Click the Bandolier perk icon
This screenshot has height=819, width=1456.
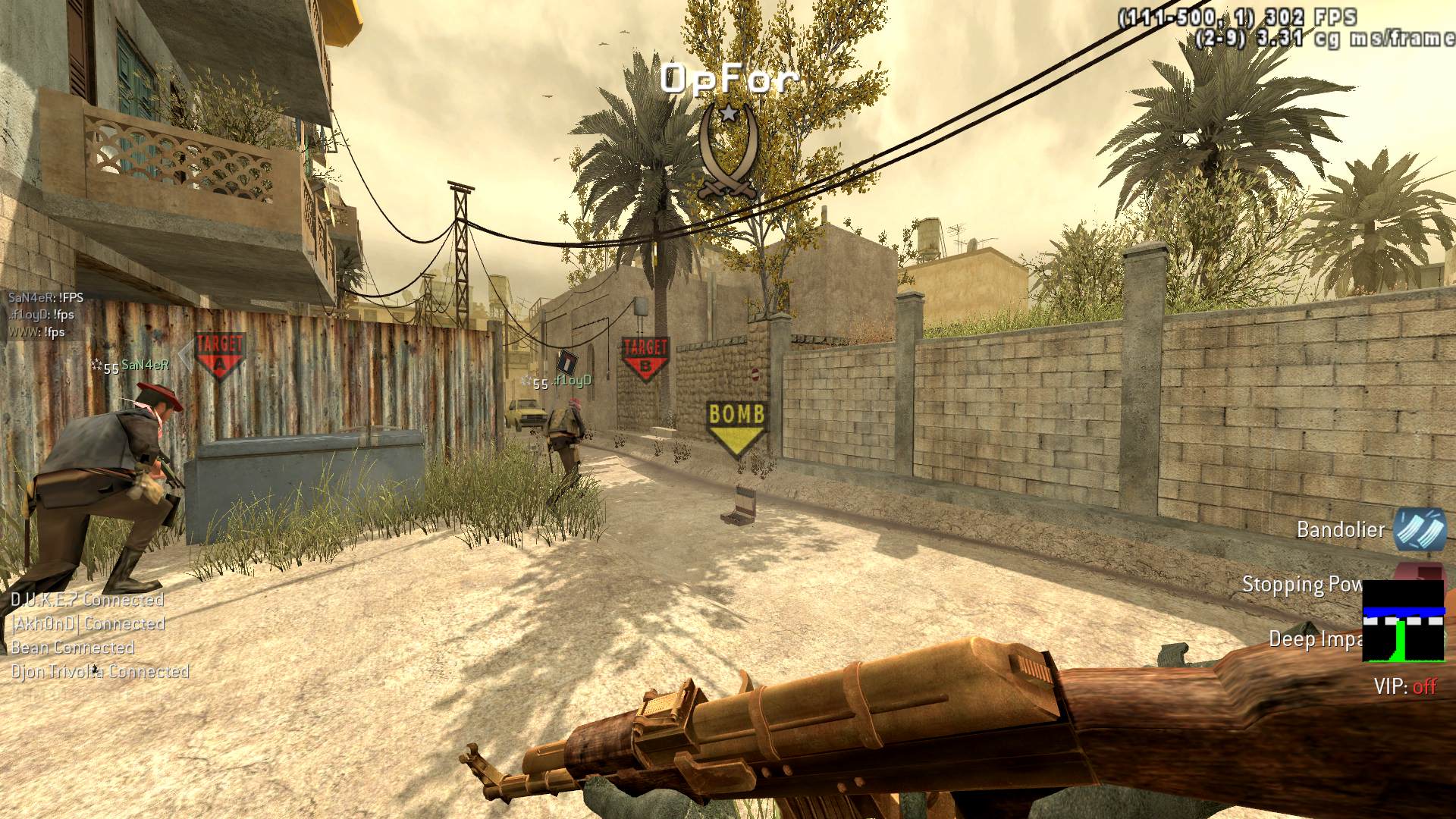point(1420,529)
